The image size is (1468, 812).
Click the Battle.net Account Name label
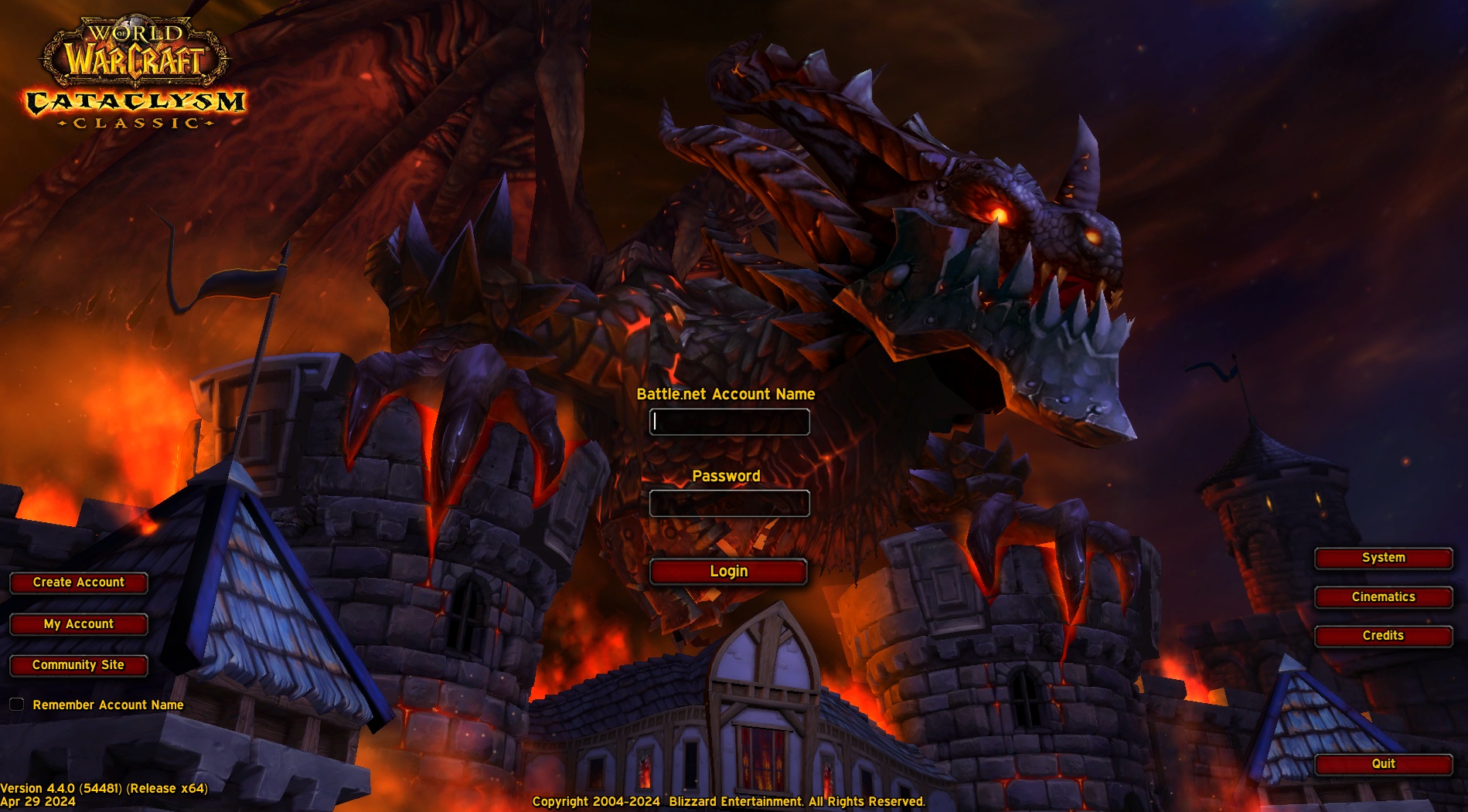(727, 394)
